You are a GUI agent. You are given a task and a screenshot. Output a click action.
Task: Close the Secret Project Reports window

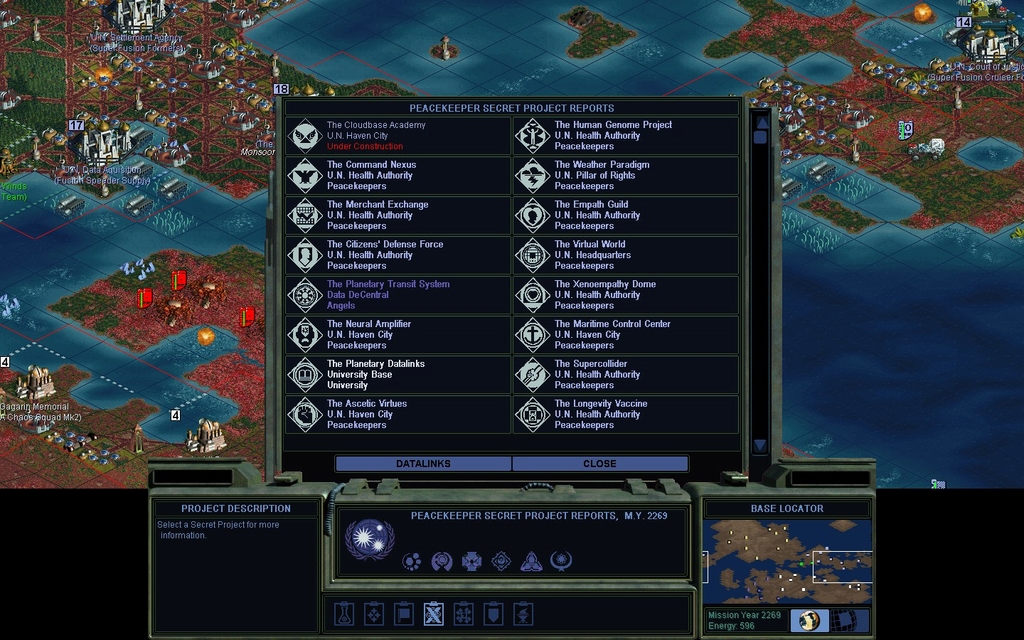pyautogui.click(x=600, y=464)
